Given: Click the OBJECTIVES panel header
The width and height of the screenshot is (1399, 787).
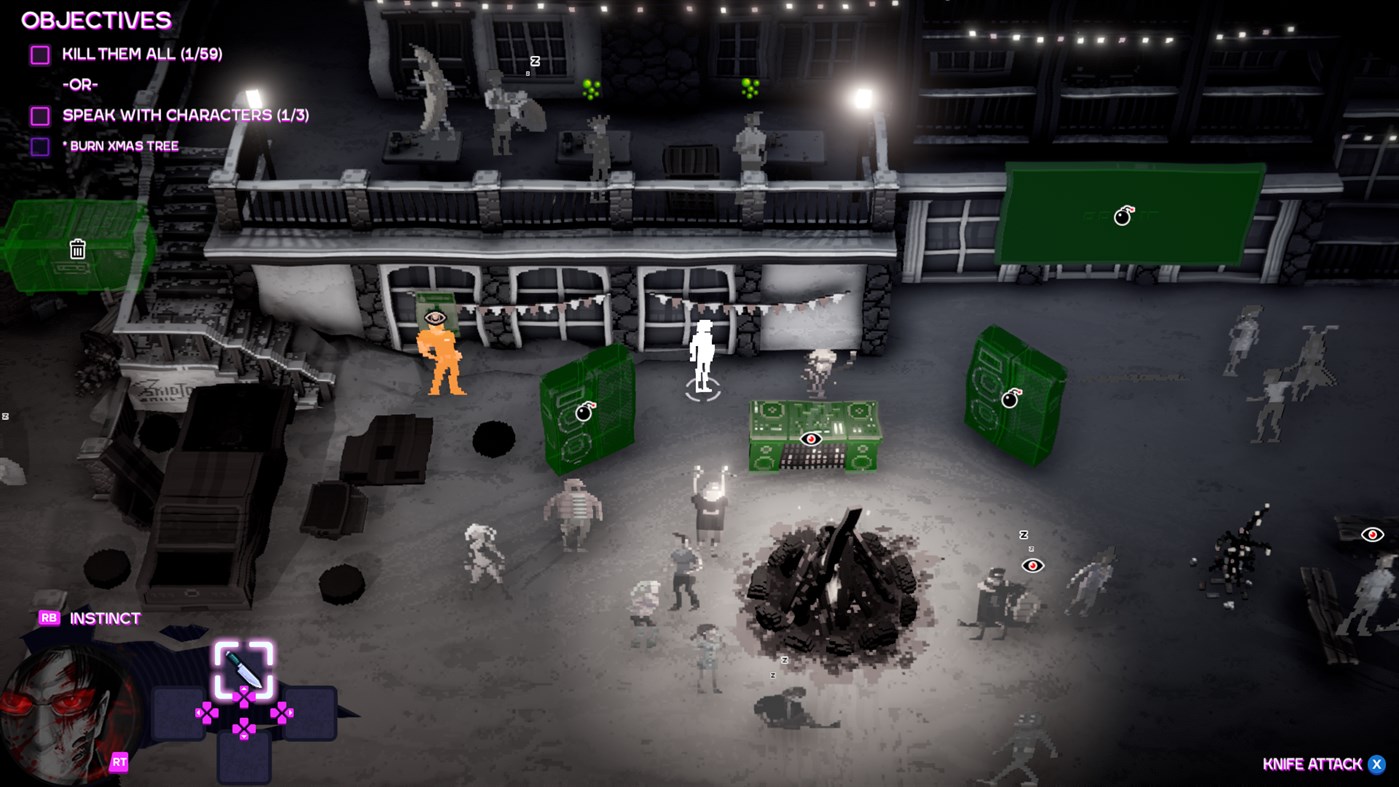Looking at the screenshot, I should pyautogui.click(x=96, y=19).
